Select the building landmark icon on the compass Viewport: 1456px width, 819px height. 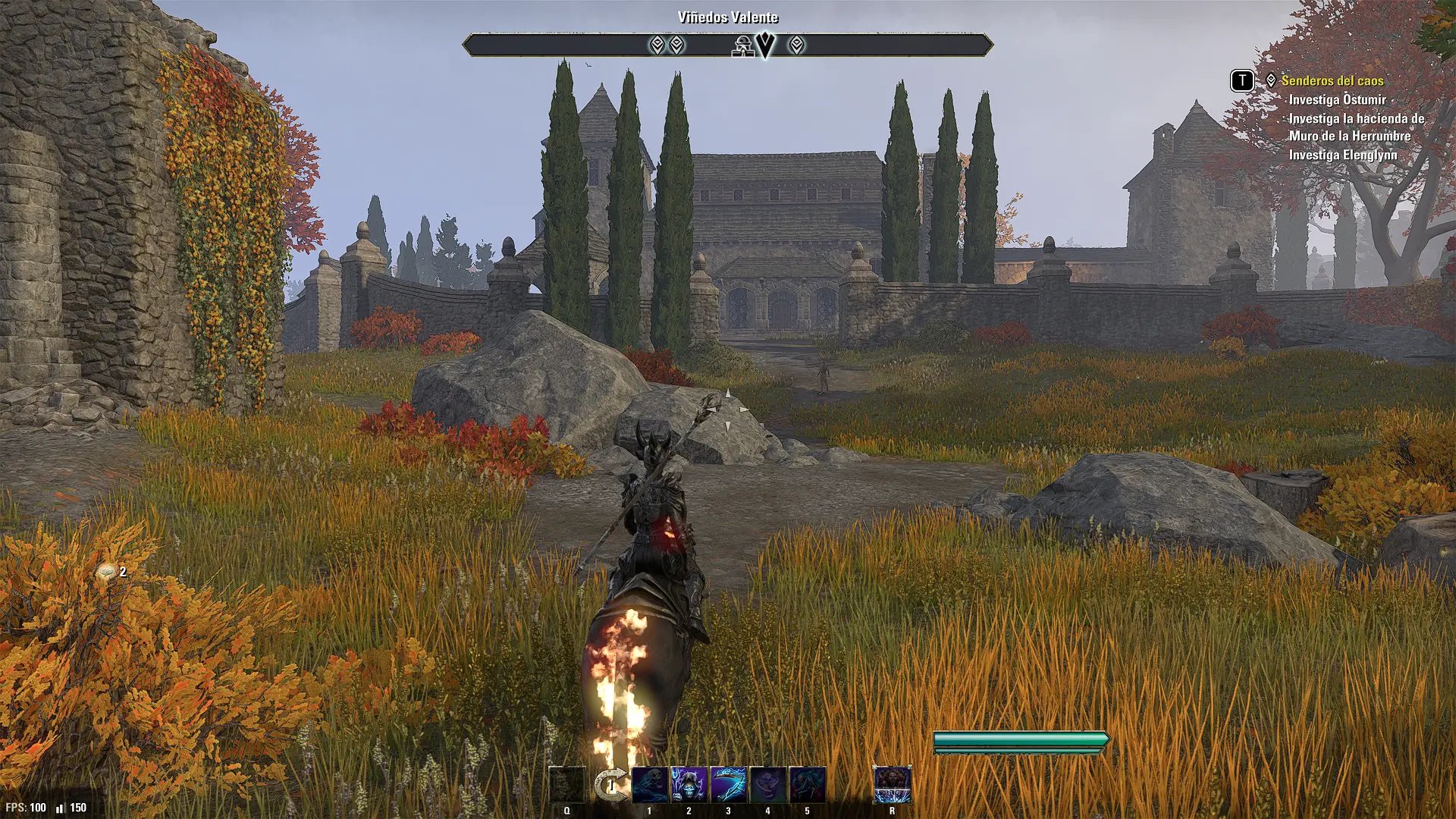pyautogui.click(x=741, y=46)
